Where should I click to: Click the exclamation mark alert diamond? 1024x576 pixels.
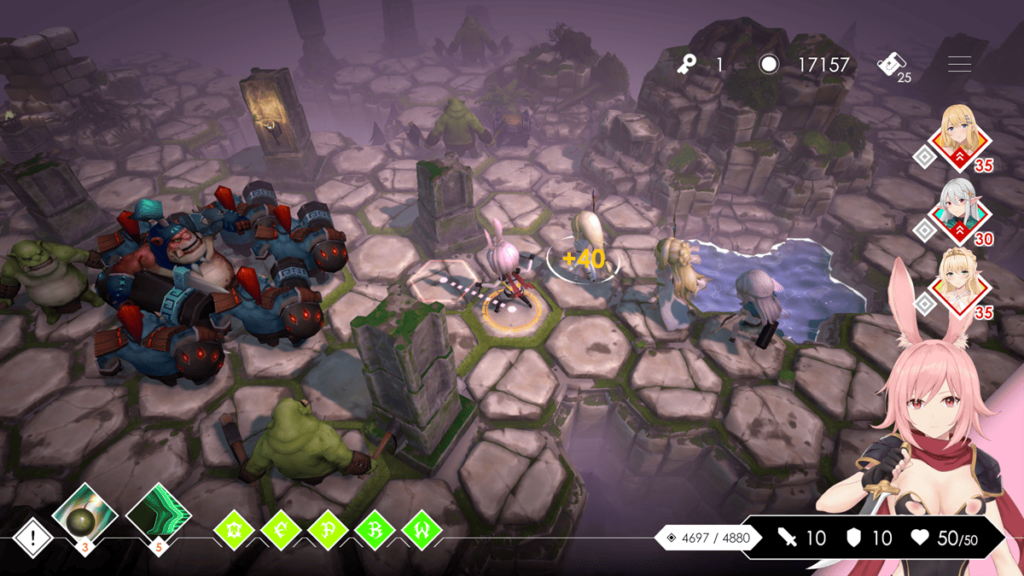coord(33,540)
